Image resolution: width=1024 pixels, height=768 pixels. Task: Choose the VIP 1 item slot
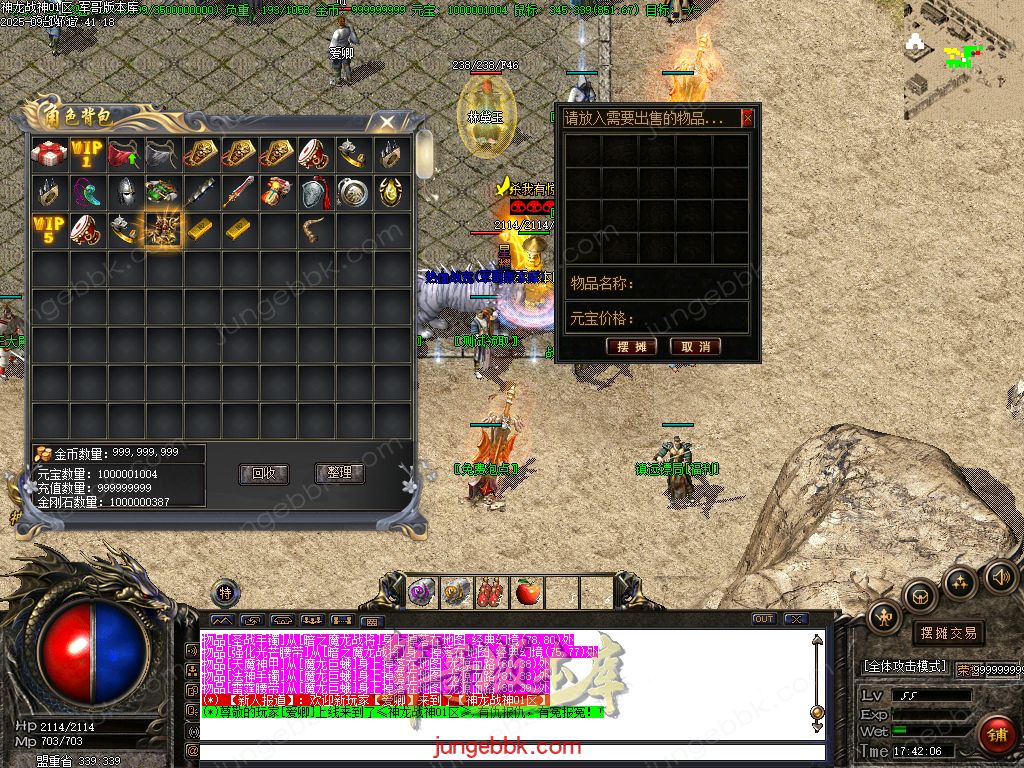(x=86, y=154)
